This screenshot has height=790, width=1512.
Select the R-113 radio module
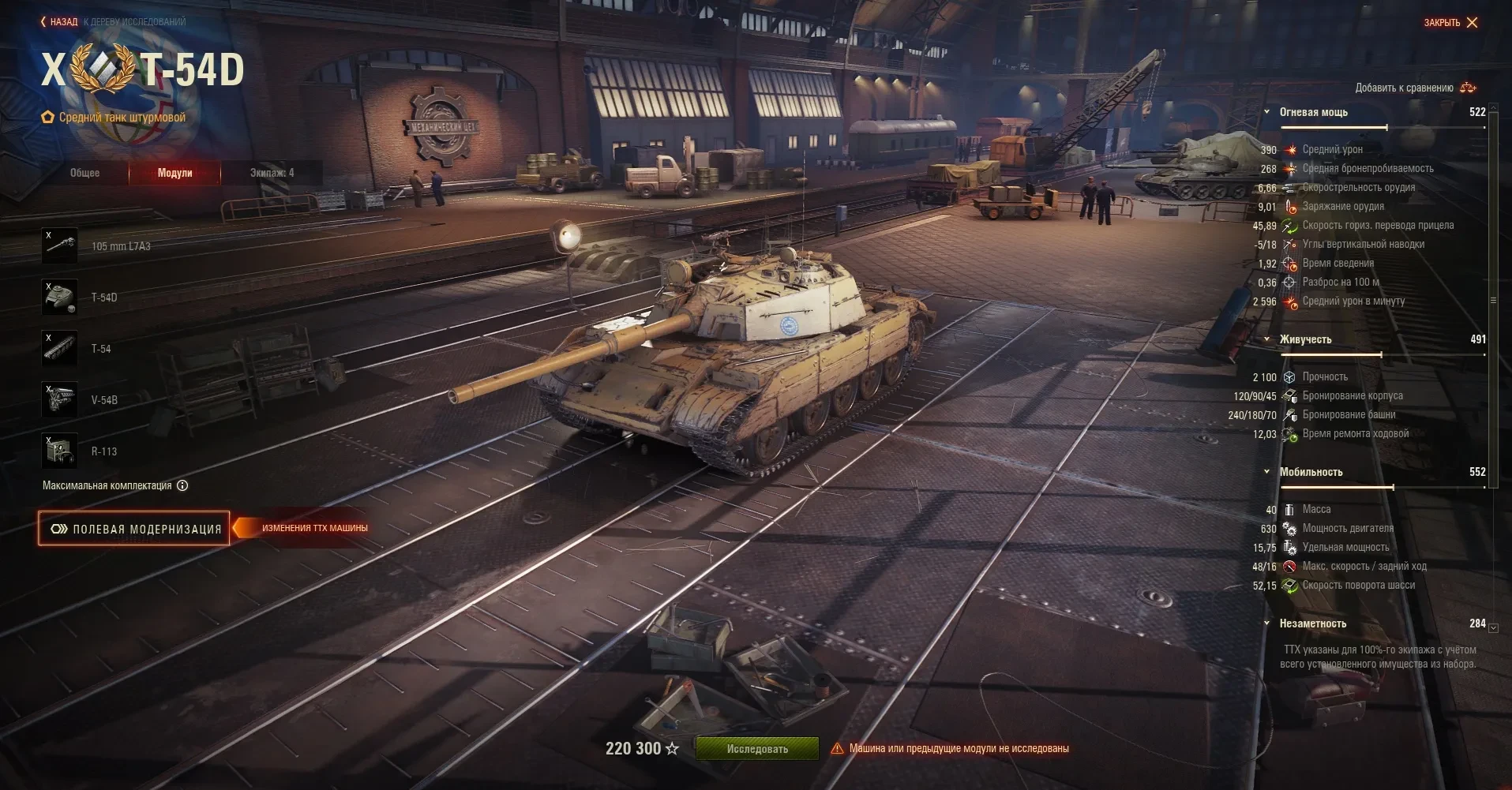[60, 451]
